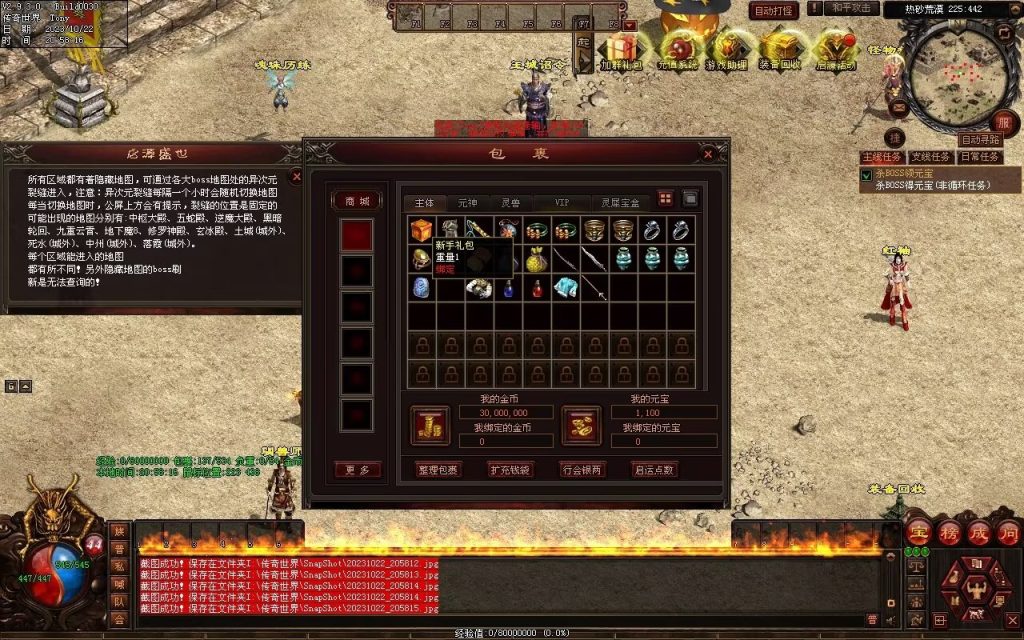Select the red potion in the bag
Viewport: 1024px width, 640px height.
537,288
